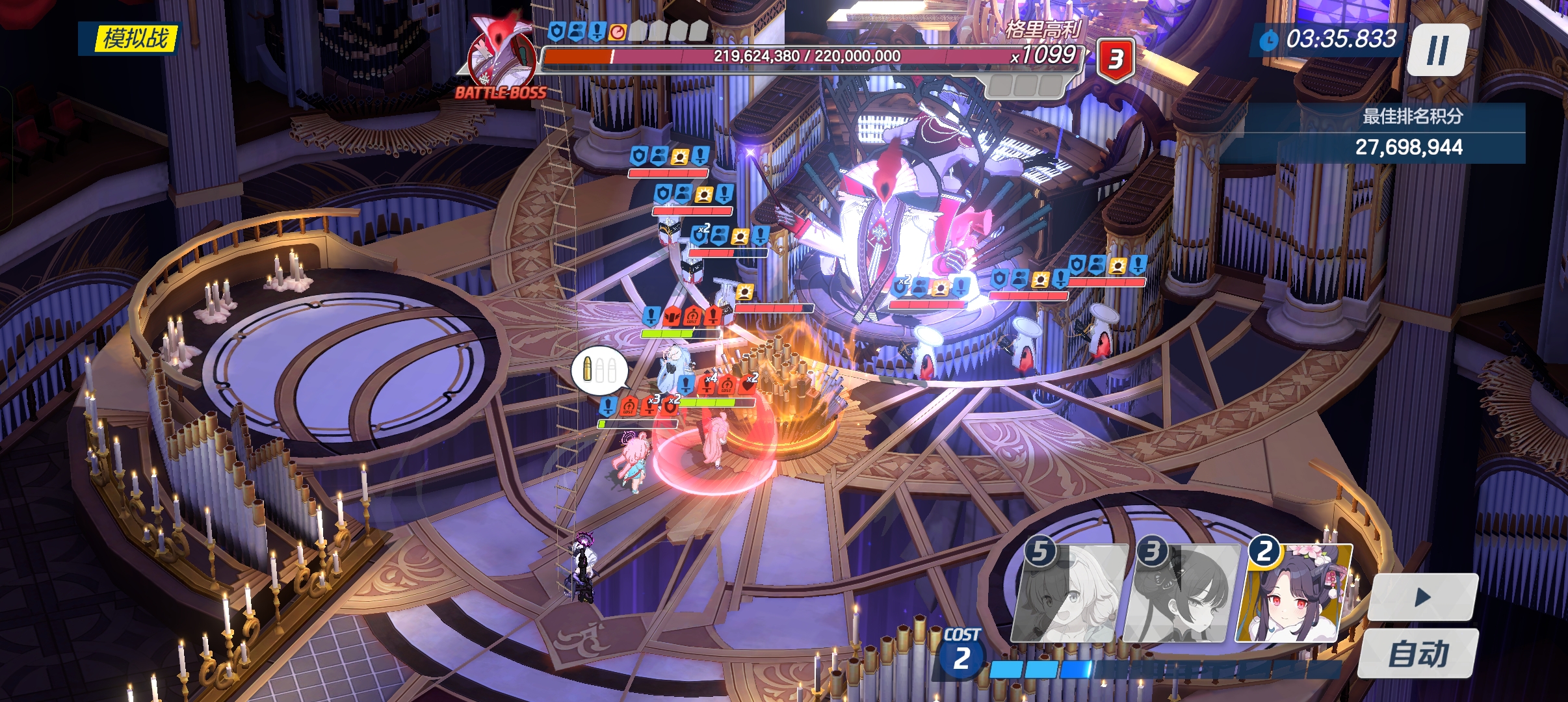Change battle speed with the arrow button
Screen dimensions: 1568x702
click(x=1422, y=597)
